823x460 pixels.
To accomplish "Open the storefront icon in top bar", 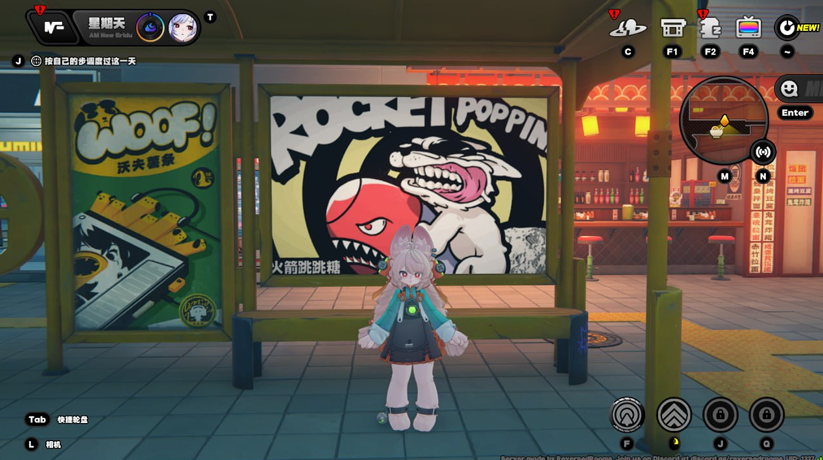I will tap(672, 28).
